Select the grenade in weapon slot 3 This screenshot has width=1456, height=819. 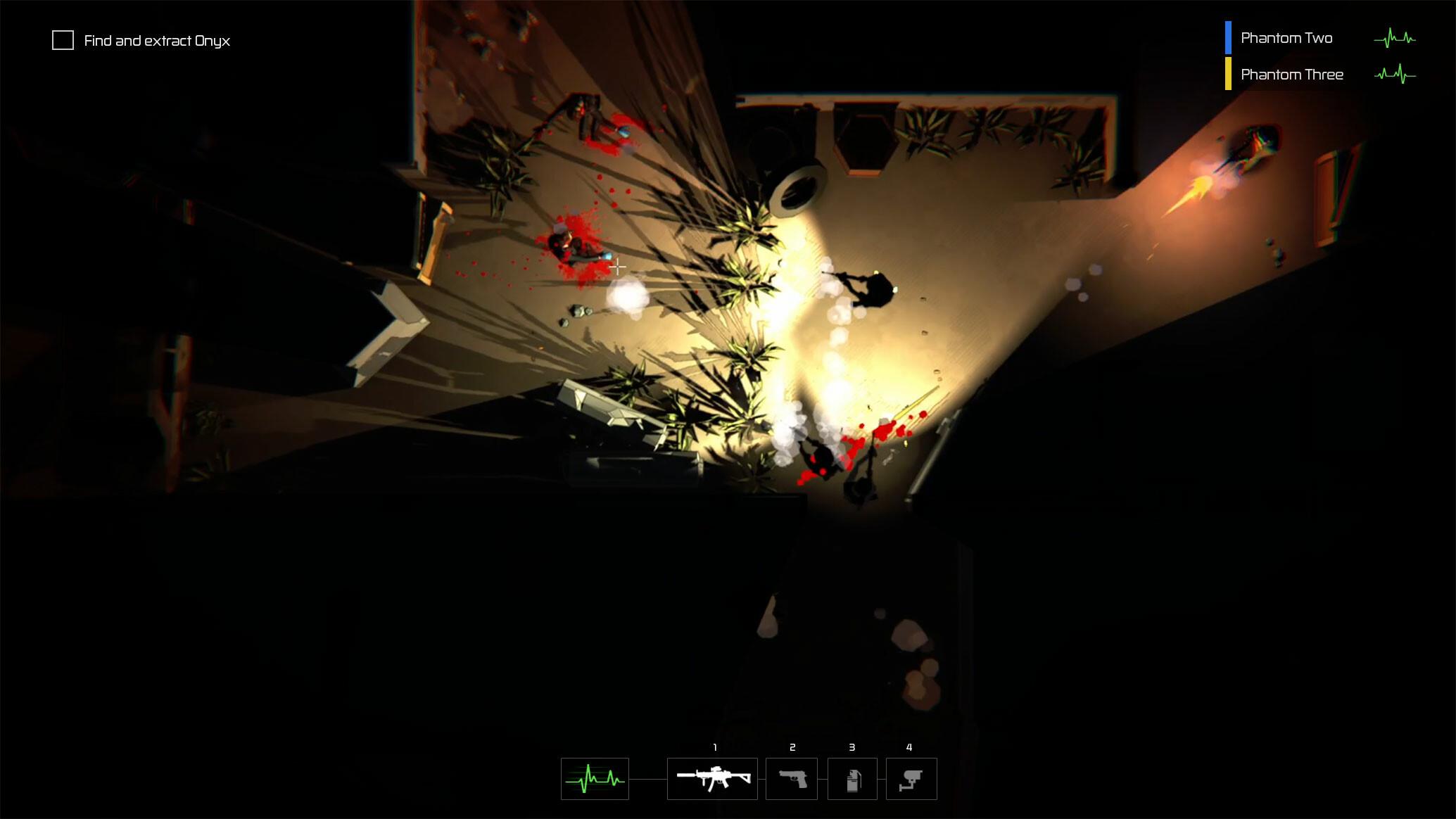[x=852, y=778]
